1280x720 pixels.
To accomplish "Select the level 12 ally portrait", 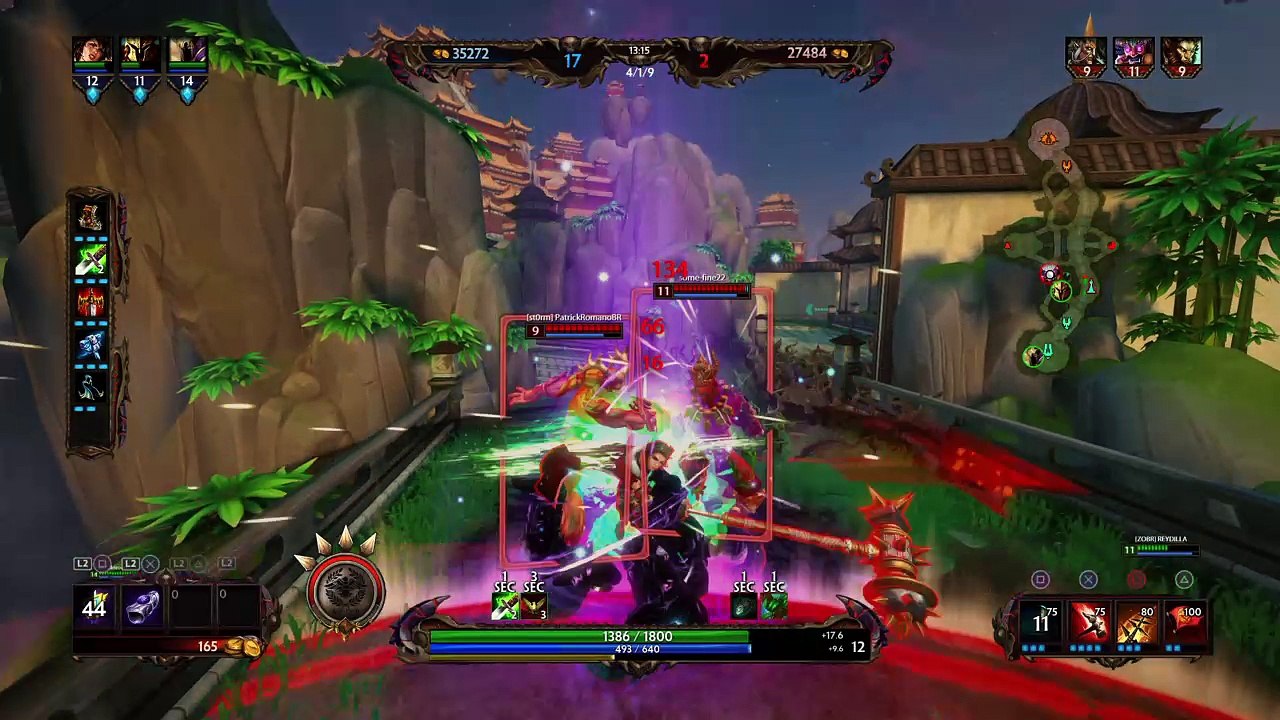I will [x=92, y=54].
